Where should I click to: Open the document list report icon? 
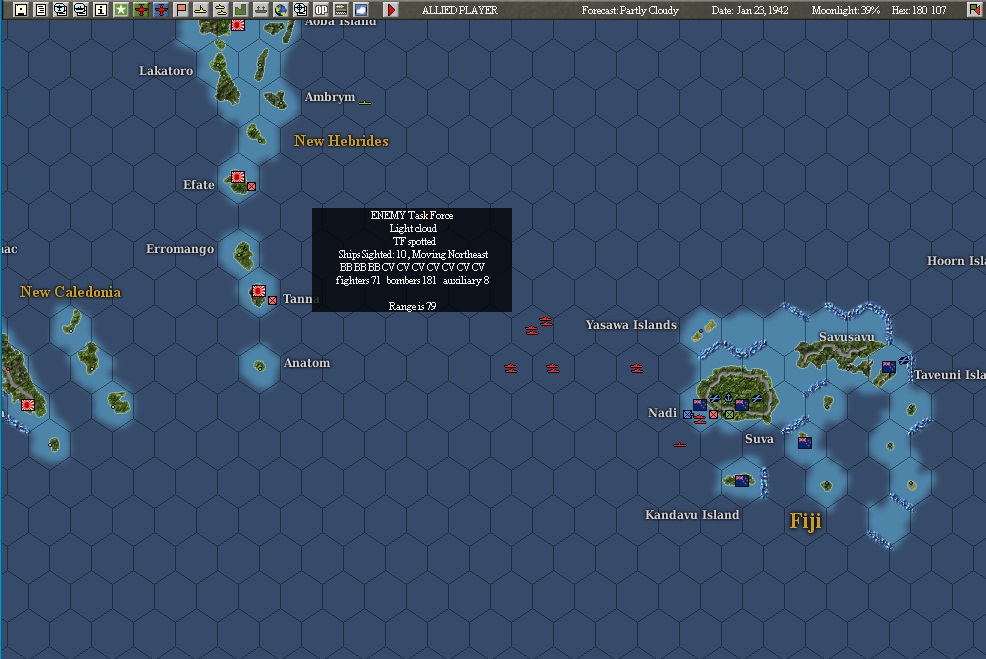point(40,10)
